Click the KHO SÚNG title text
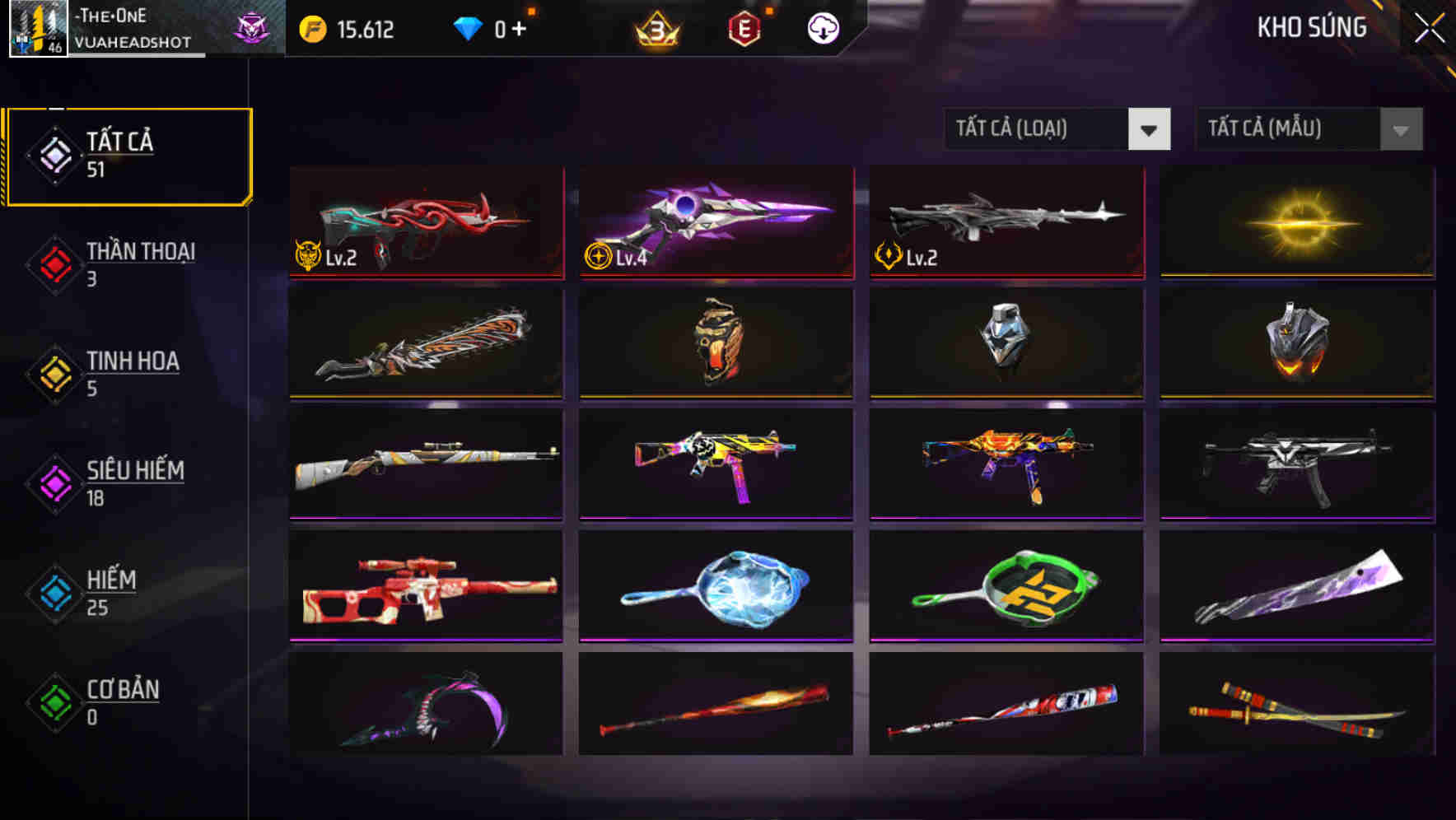The width and height of the screenshot is (1456, 820). click(x=1312, y=27)
